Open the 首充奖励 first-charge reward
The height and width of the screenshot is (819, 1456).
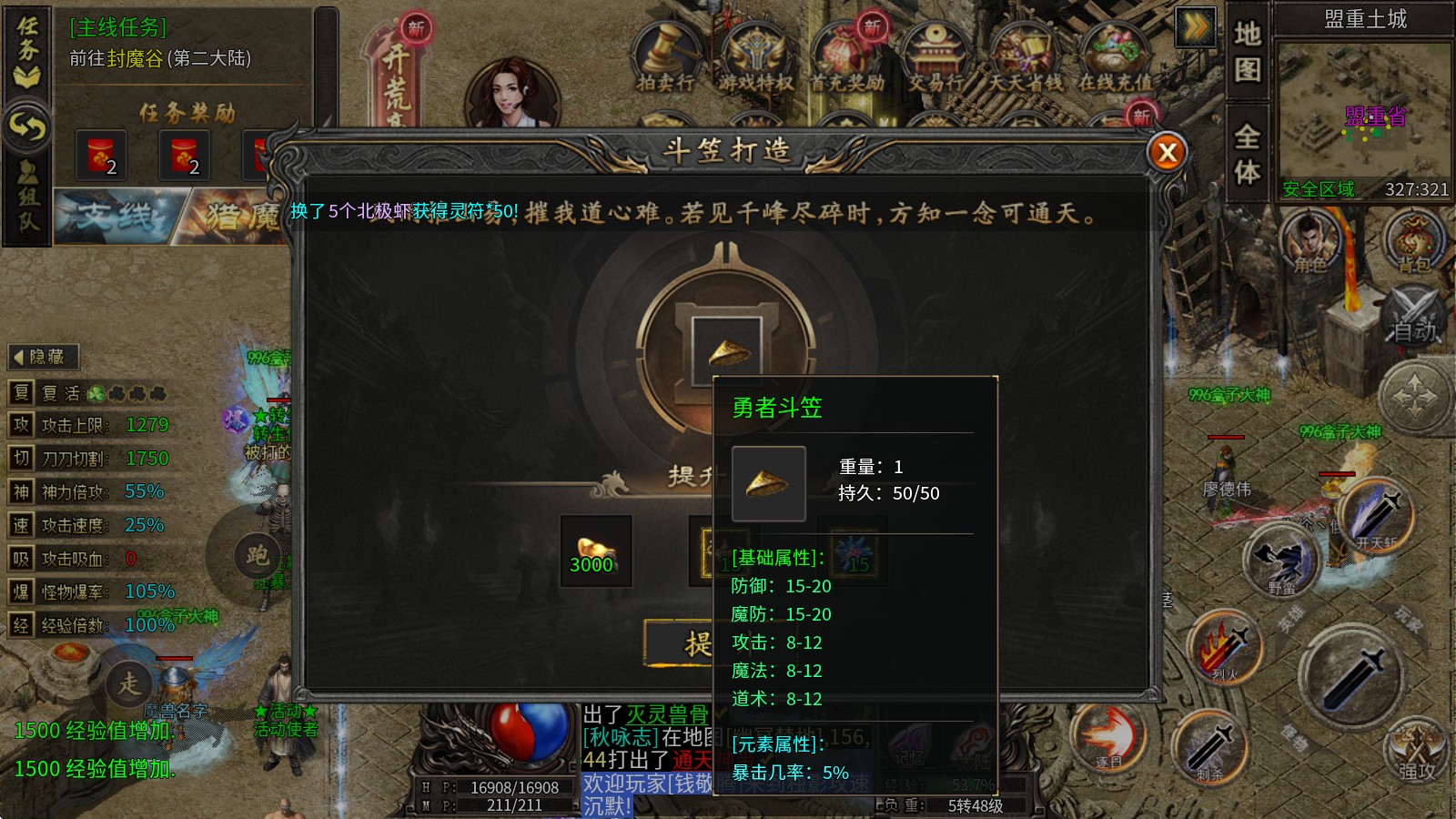[x=846, y=53]
